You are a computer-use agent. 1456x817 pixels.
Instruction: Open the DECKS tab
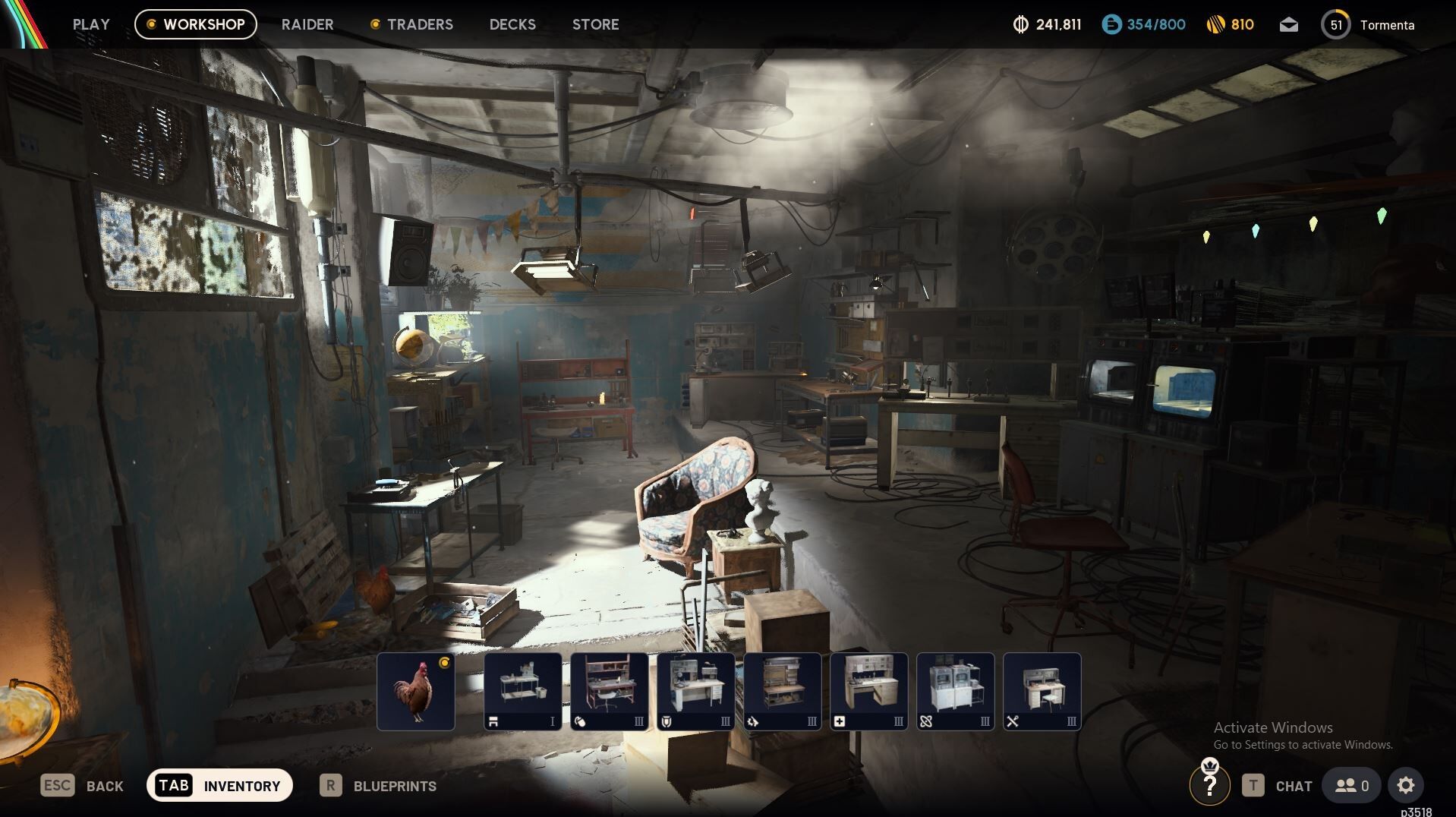pyautogui.click(x=512, y=24)
